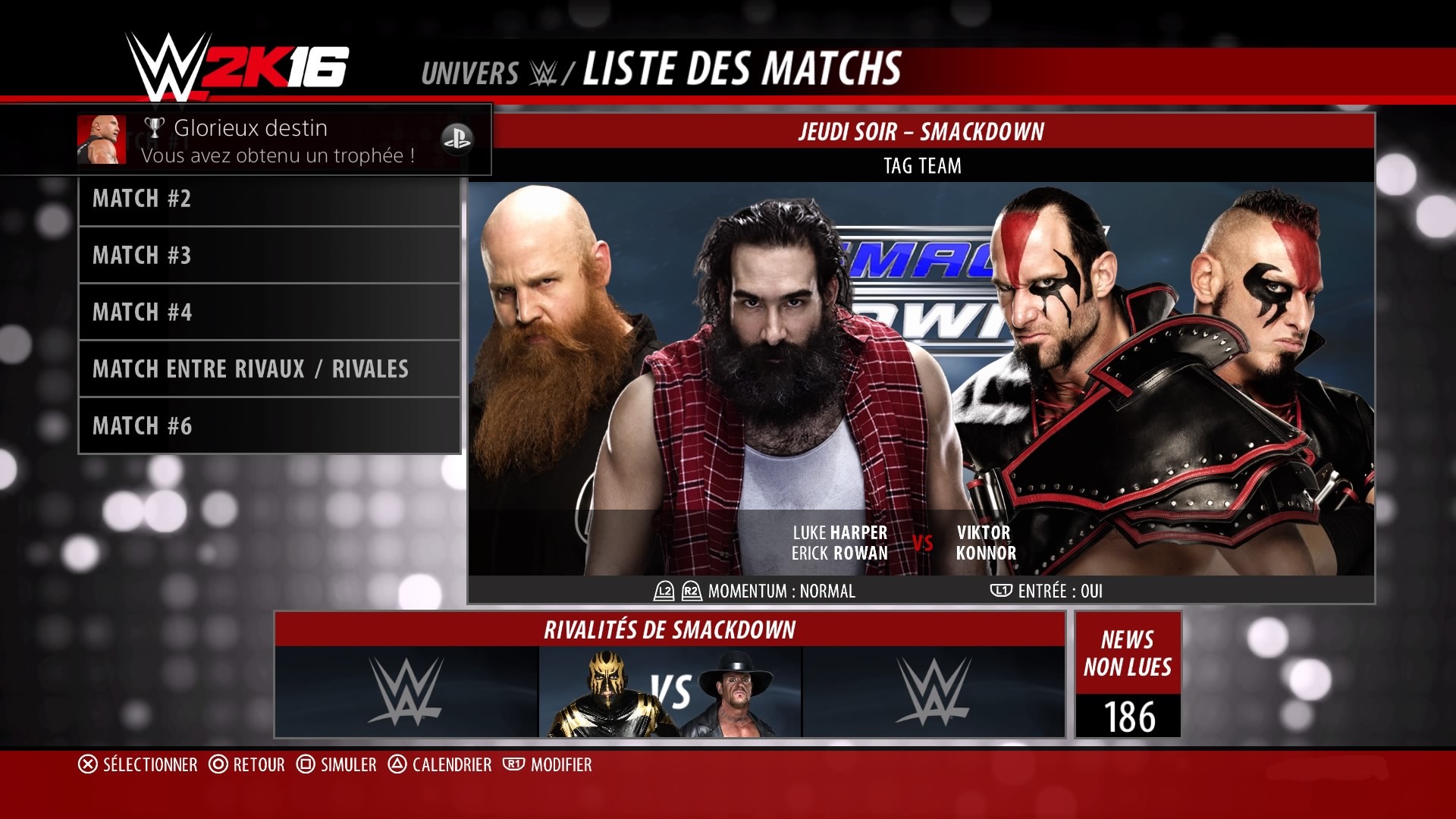The height and width of the screenshot is (819, 1456).
Task: Open Match #4 in match list
Action: coord(269,312)
